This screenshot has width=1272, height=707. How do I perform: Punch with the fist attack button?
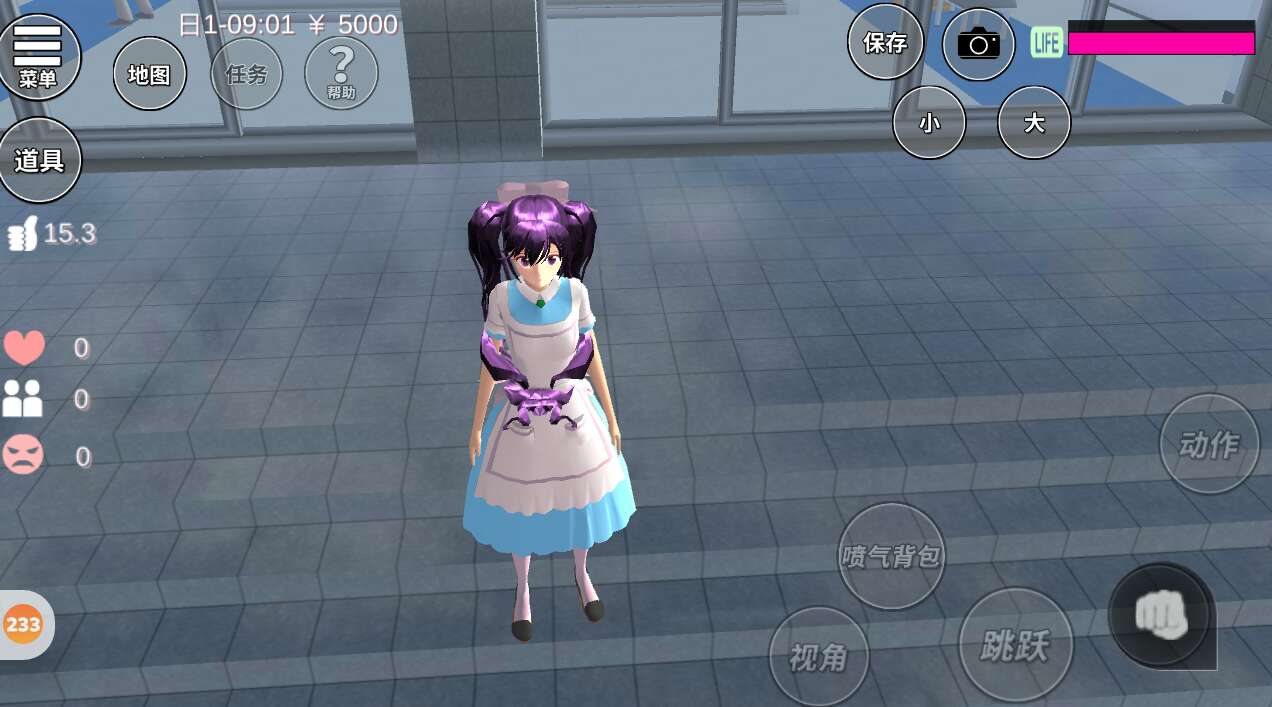[x=1160, y=615]
